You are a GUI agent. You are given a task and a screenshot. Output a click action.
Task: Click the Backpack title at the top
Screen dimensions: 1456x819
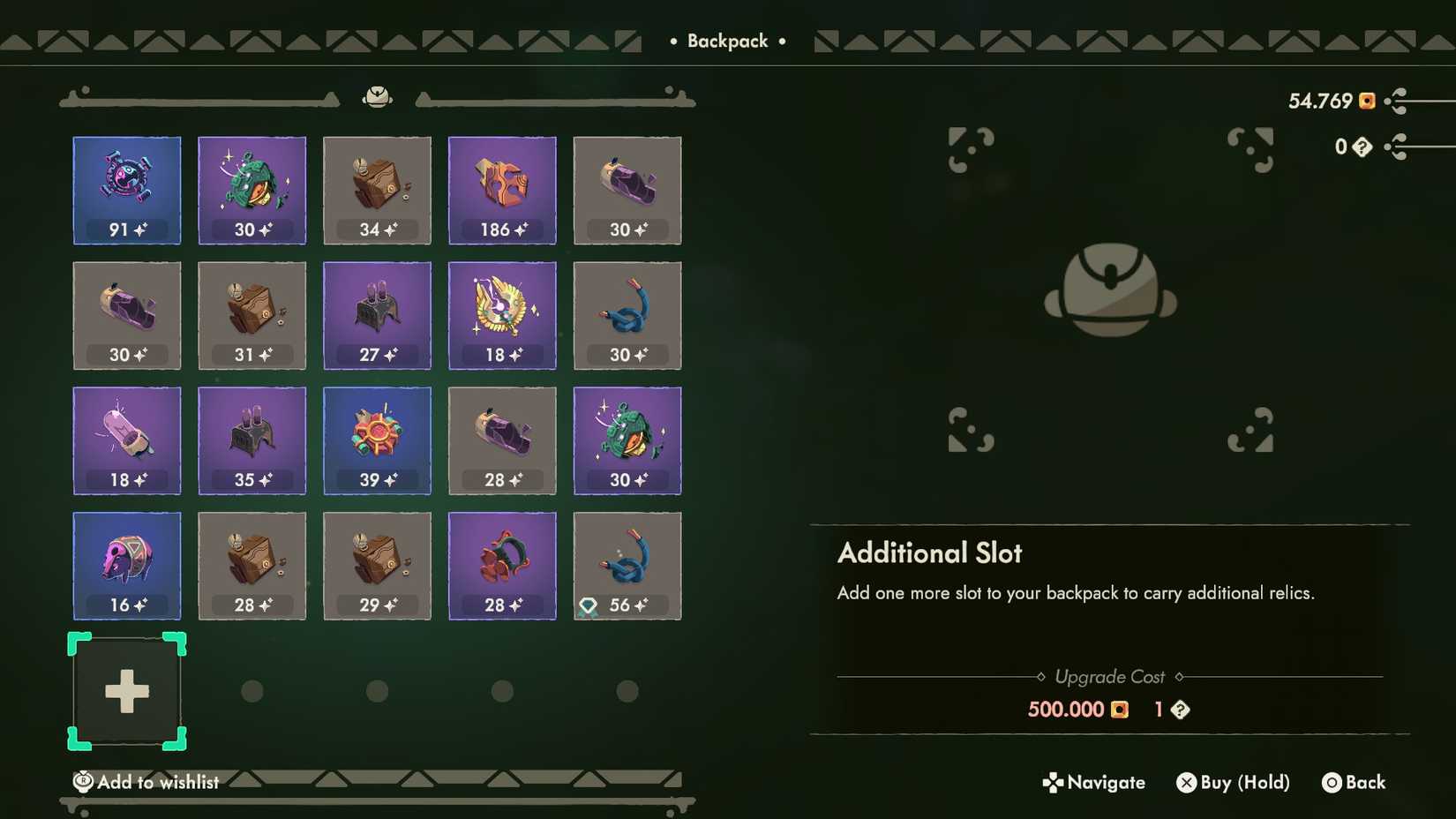pyautogui.click(x=726, y=41)
